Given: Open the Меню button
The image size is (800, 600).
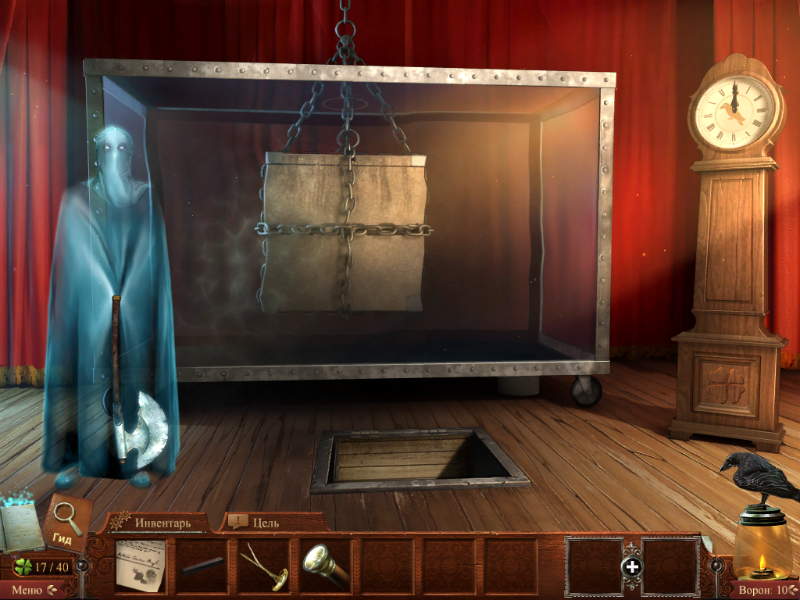Looking at the screenshot, I should point(27,590).
